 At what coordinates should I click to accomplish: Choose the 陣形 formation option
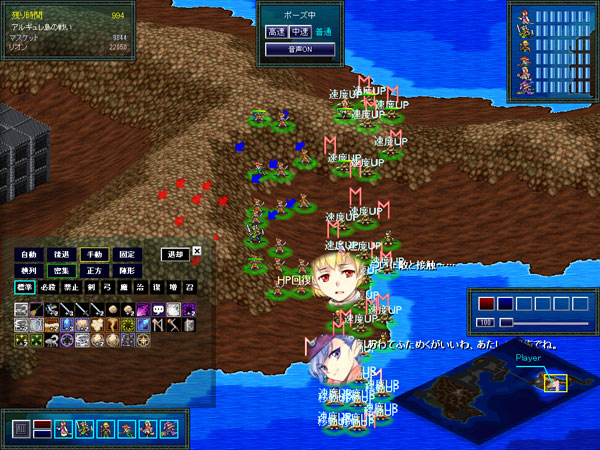[x=127, y=271]
